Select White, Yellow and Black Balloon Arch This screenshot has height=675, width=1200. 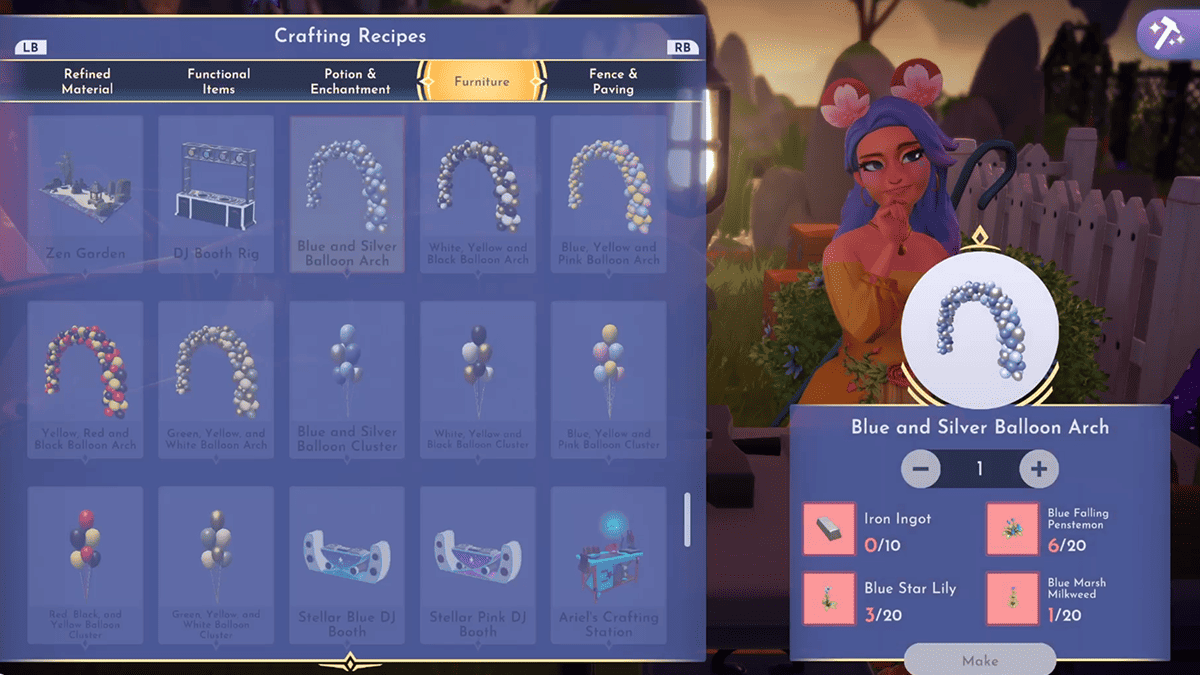tap(478, 193)
